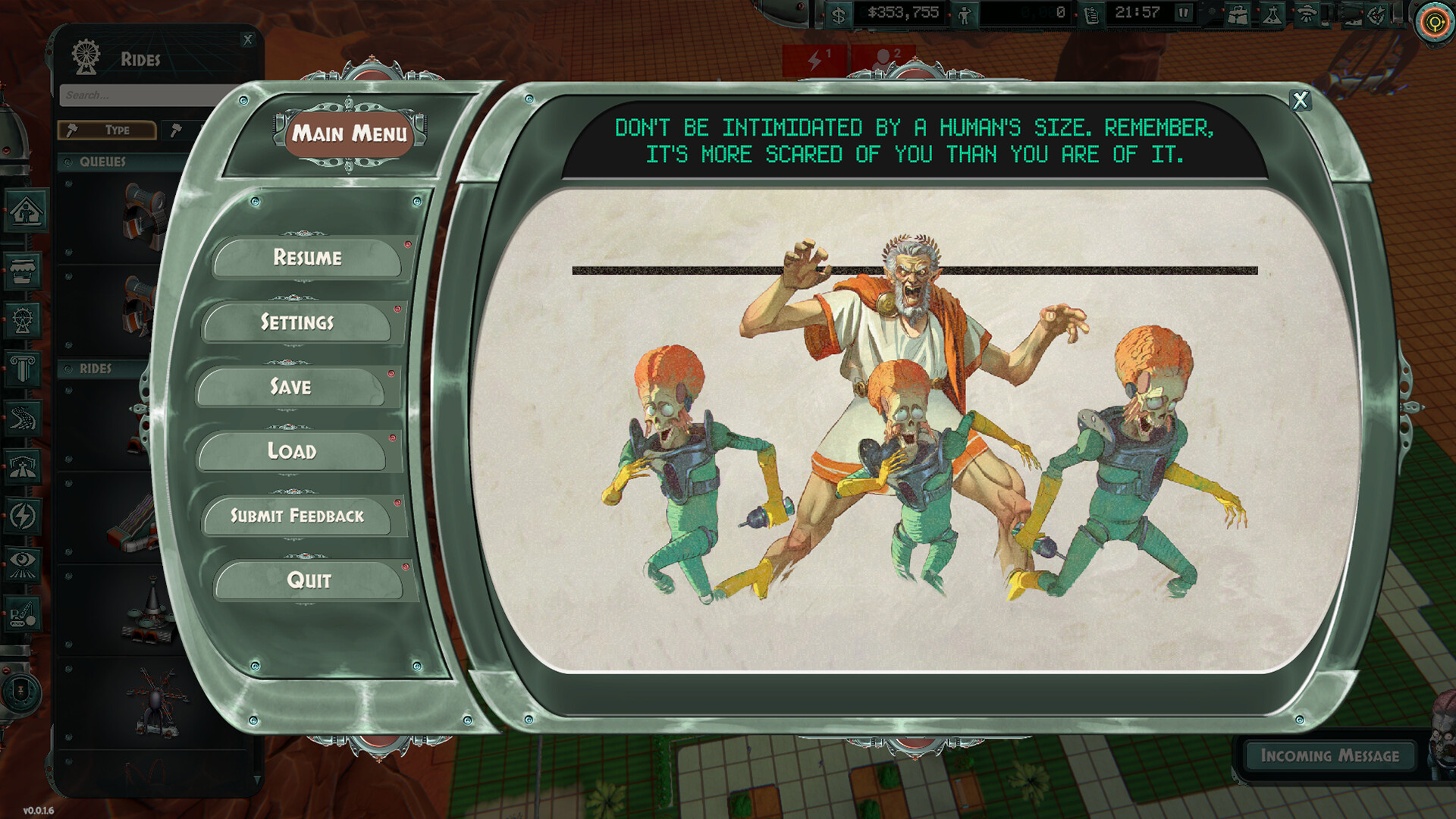Resume the game

click(x=309, y=258)
